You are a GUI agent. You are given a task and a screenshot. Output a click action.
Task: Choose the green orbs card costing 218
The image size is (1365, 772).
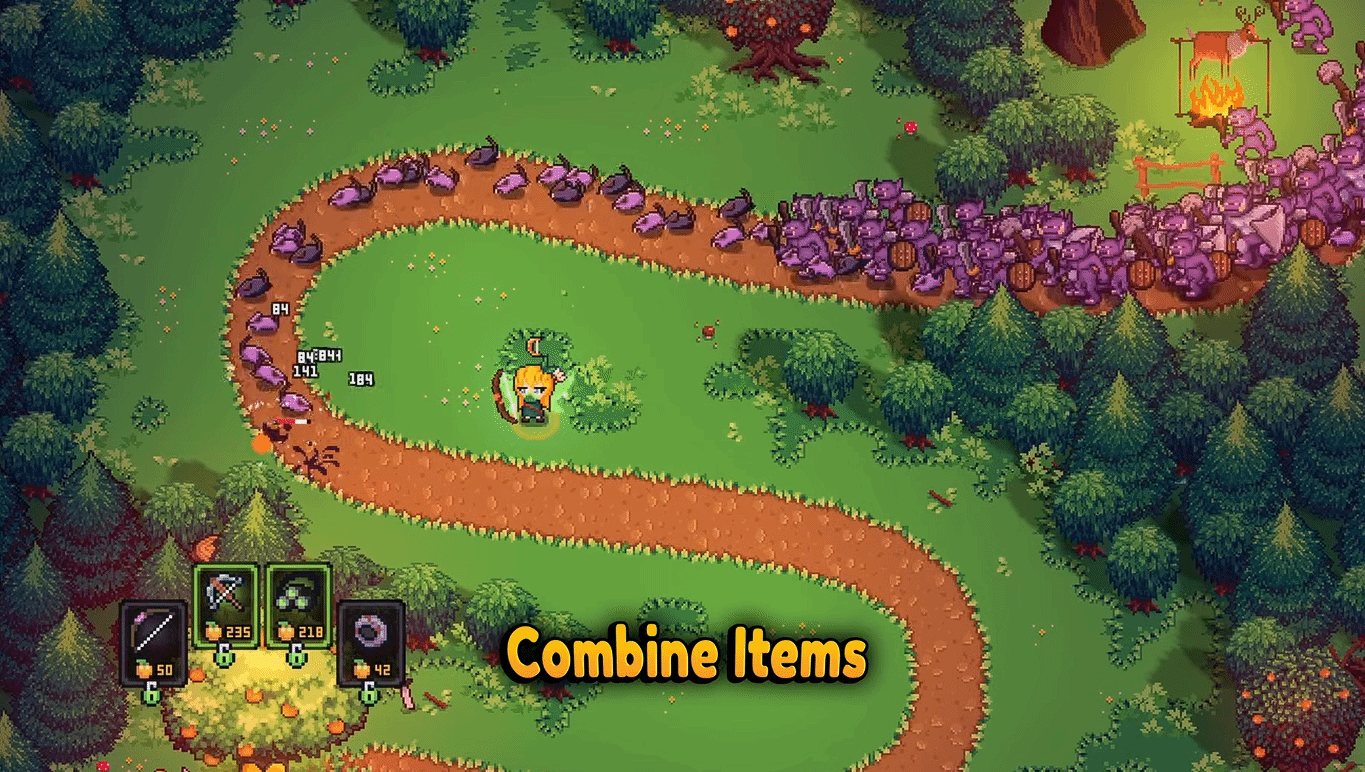[298, 604]
